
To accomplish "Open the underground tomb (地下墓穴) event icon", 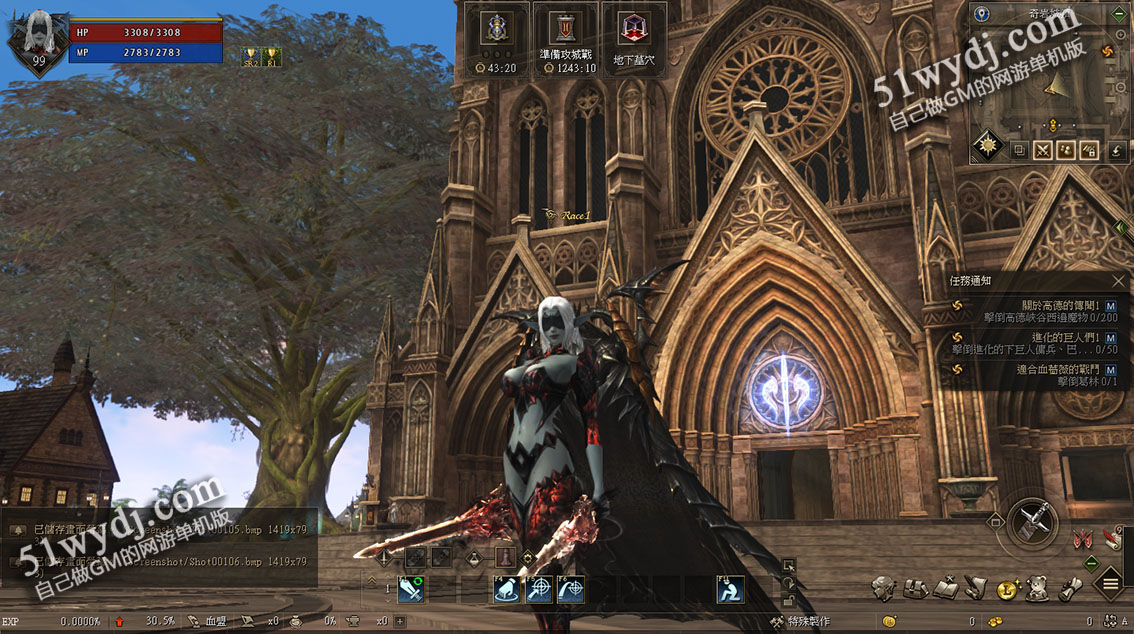I will pyautogui.click(x=633, y=29).
